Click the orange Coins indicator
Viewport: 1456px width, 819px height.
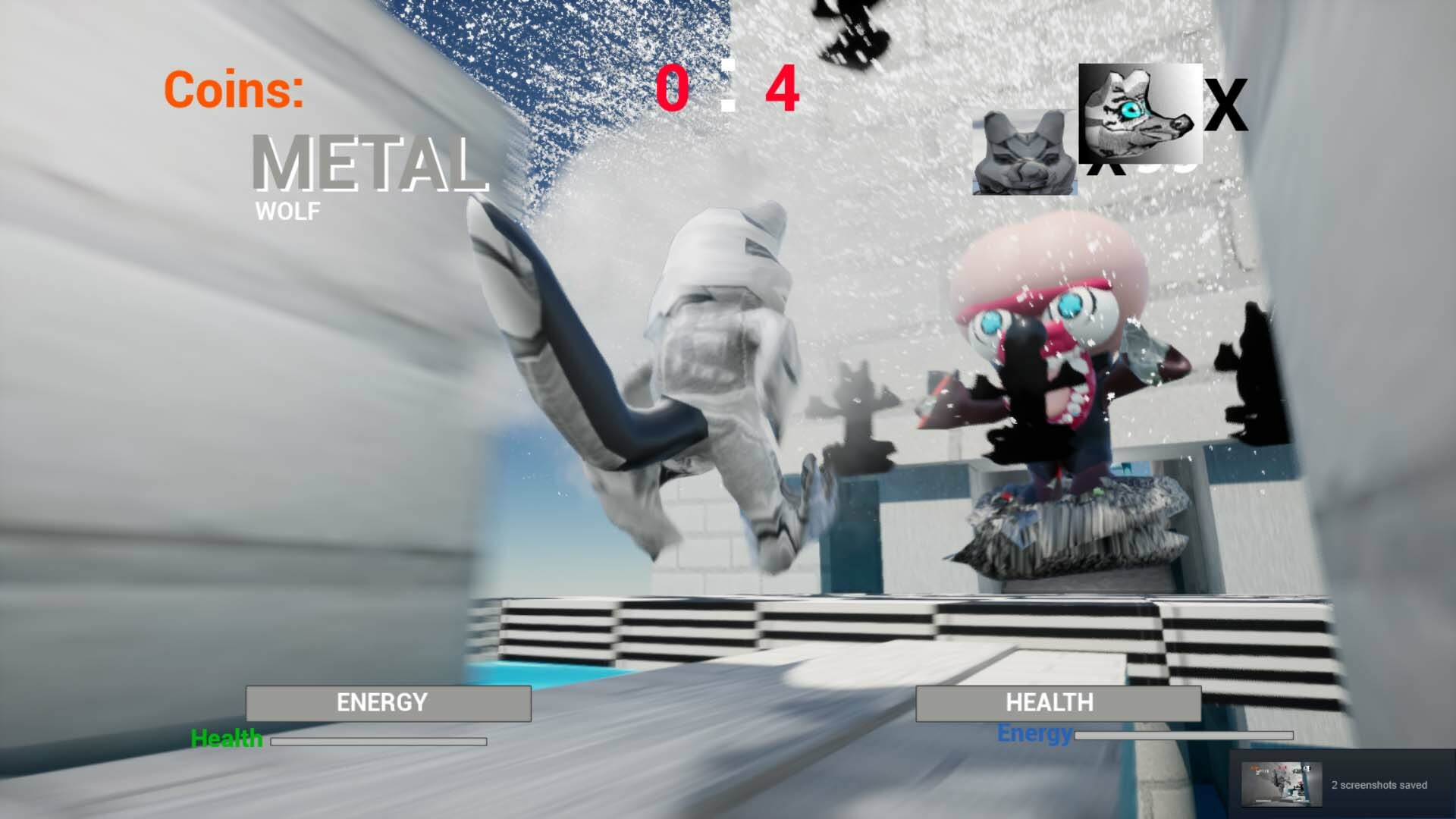click(x=234, y=90)
